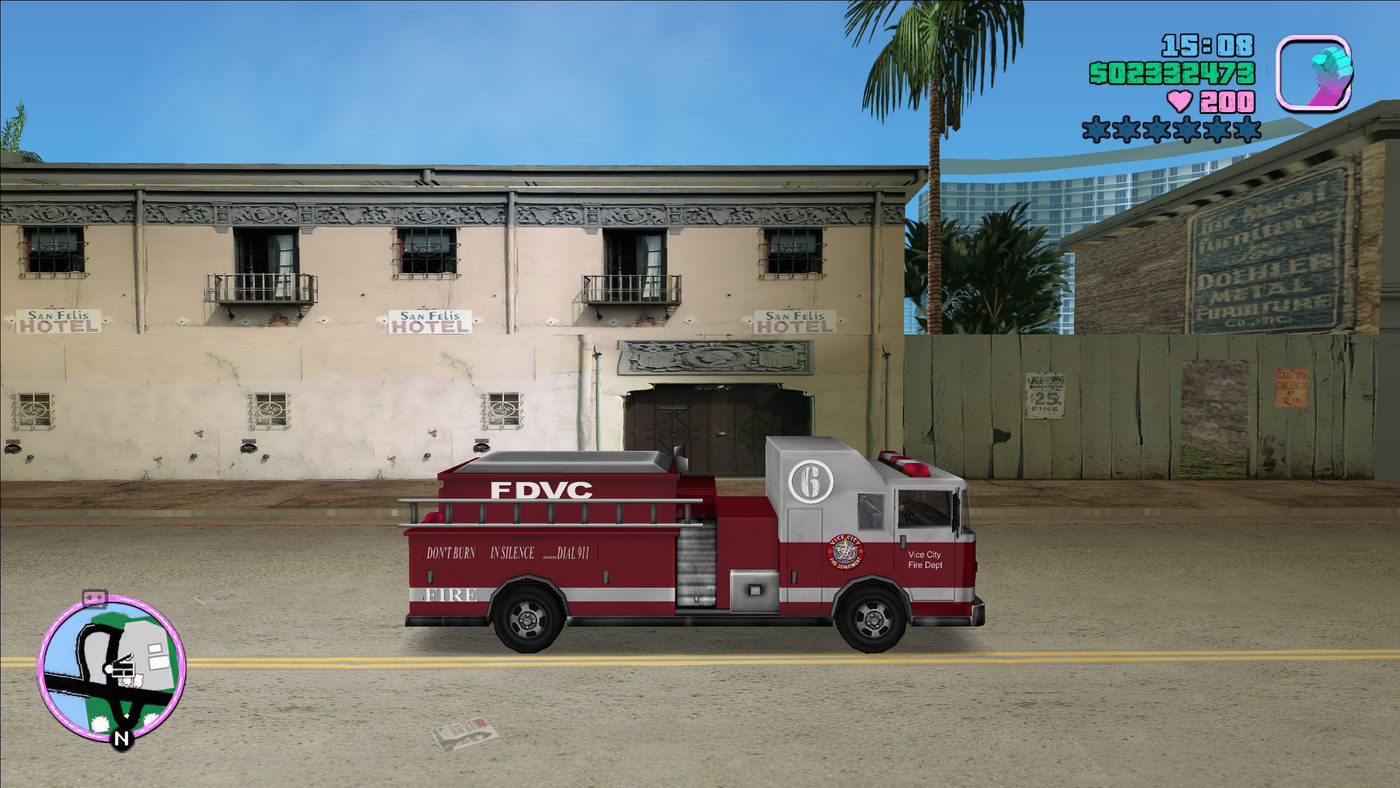Screen dimensions: 1400x788
Task: Click the fist weapon icon
Action: click(1314, 72)
